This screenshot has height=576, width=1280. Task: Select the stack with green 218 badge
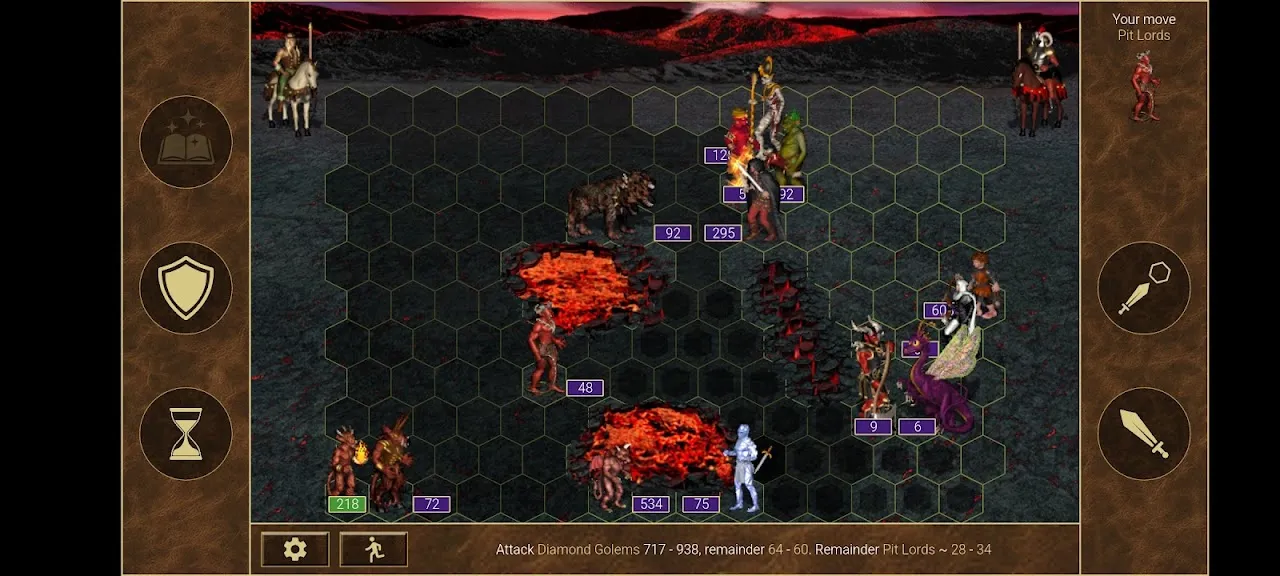tap(344, 467)
